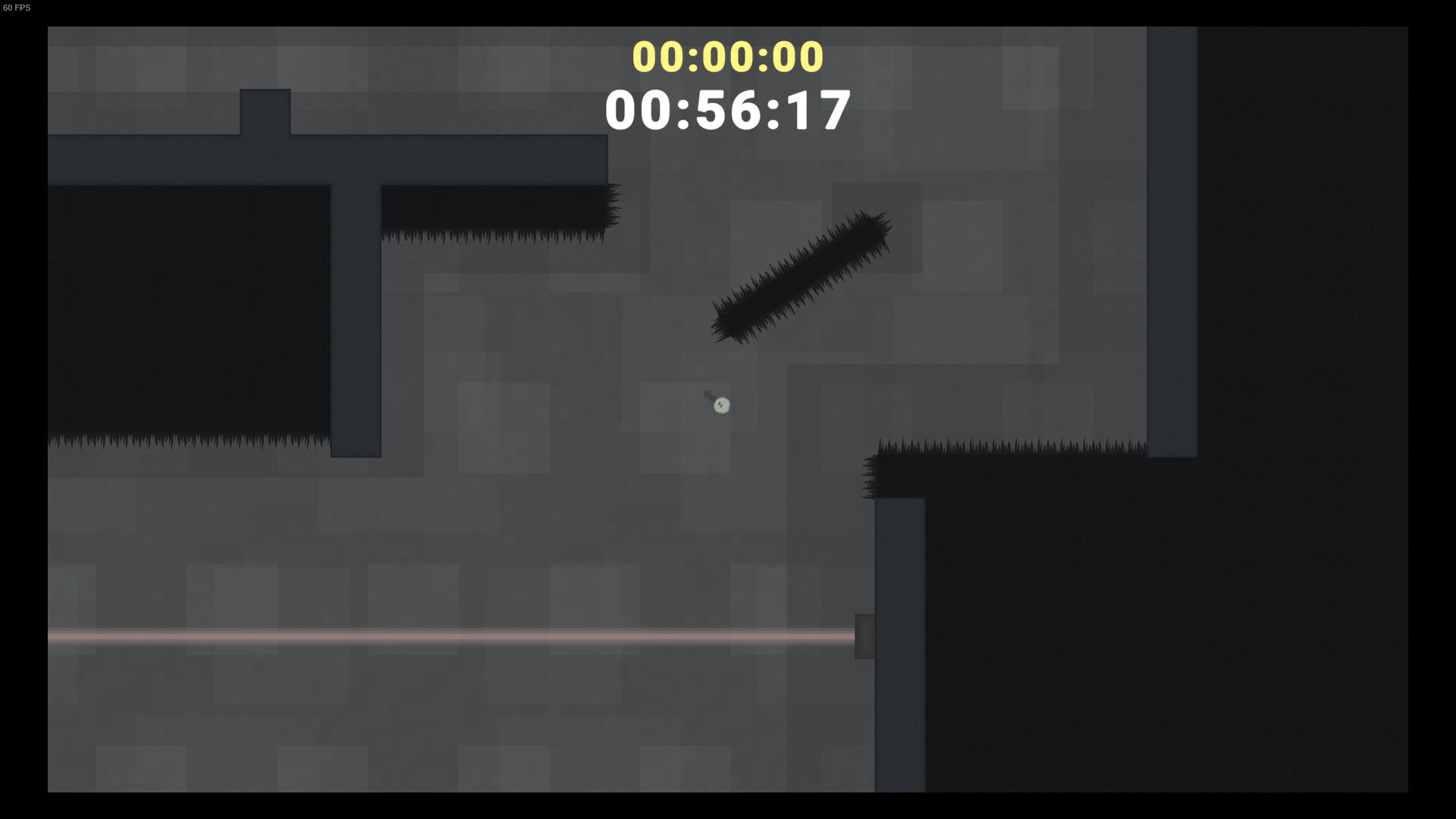
Task: Click the notch atop the upper-left platform
Action: pos(264,111)
